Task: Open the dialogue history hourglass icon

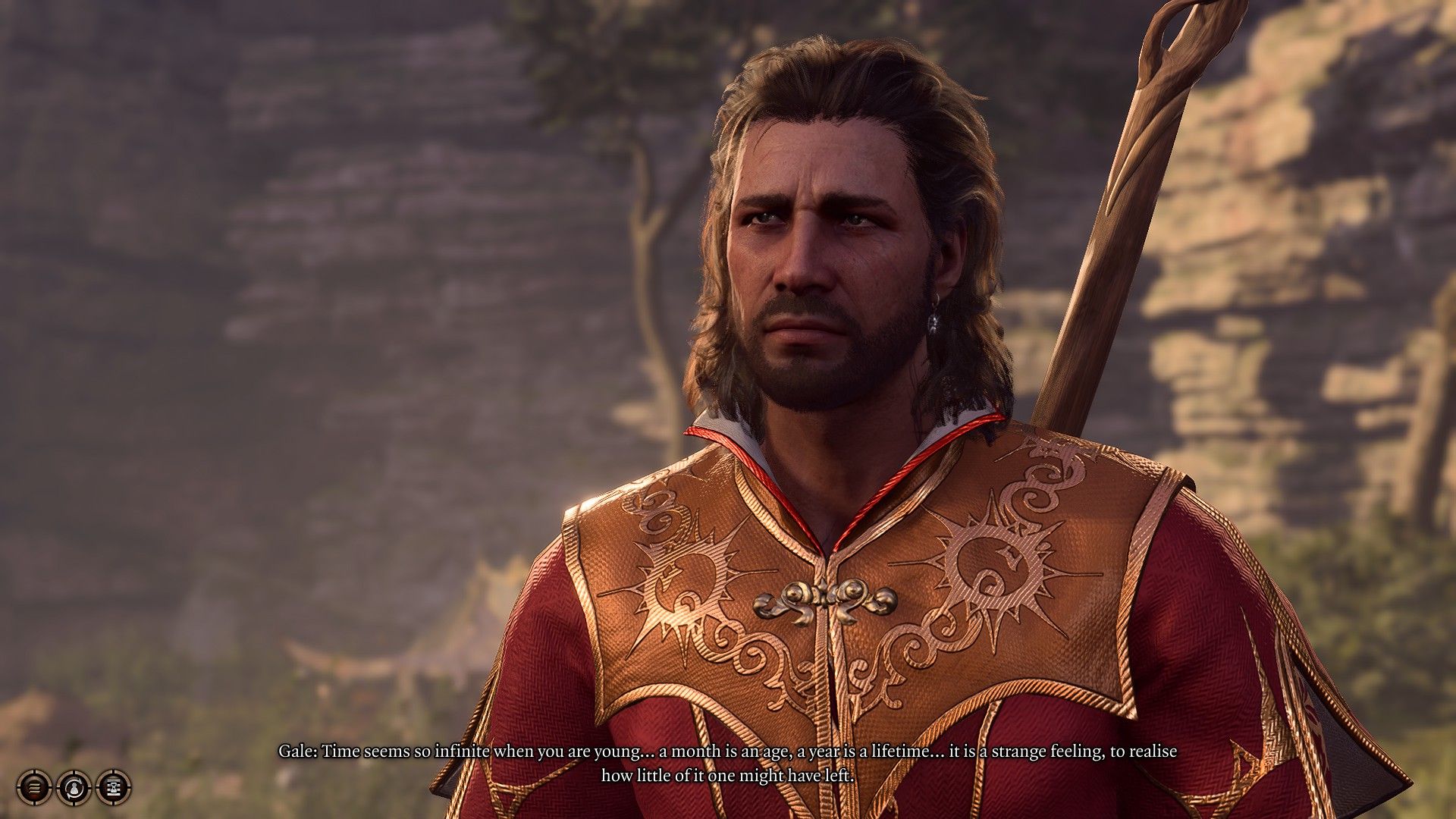Action: [x=114, y=788]
